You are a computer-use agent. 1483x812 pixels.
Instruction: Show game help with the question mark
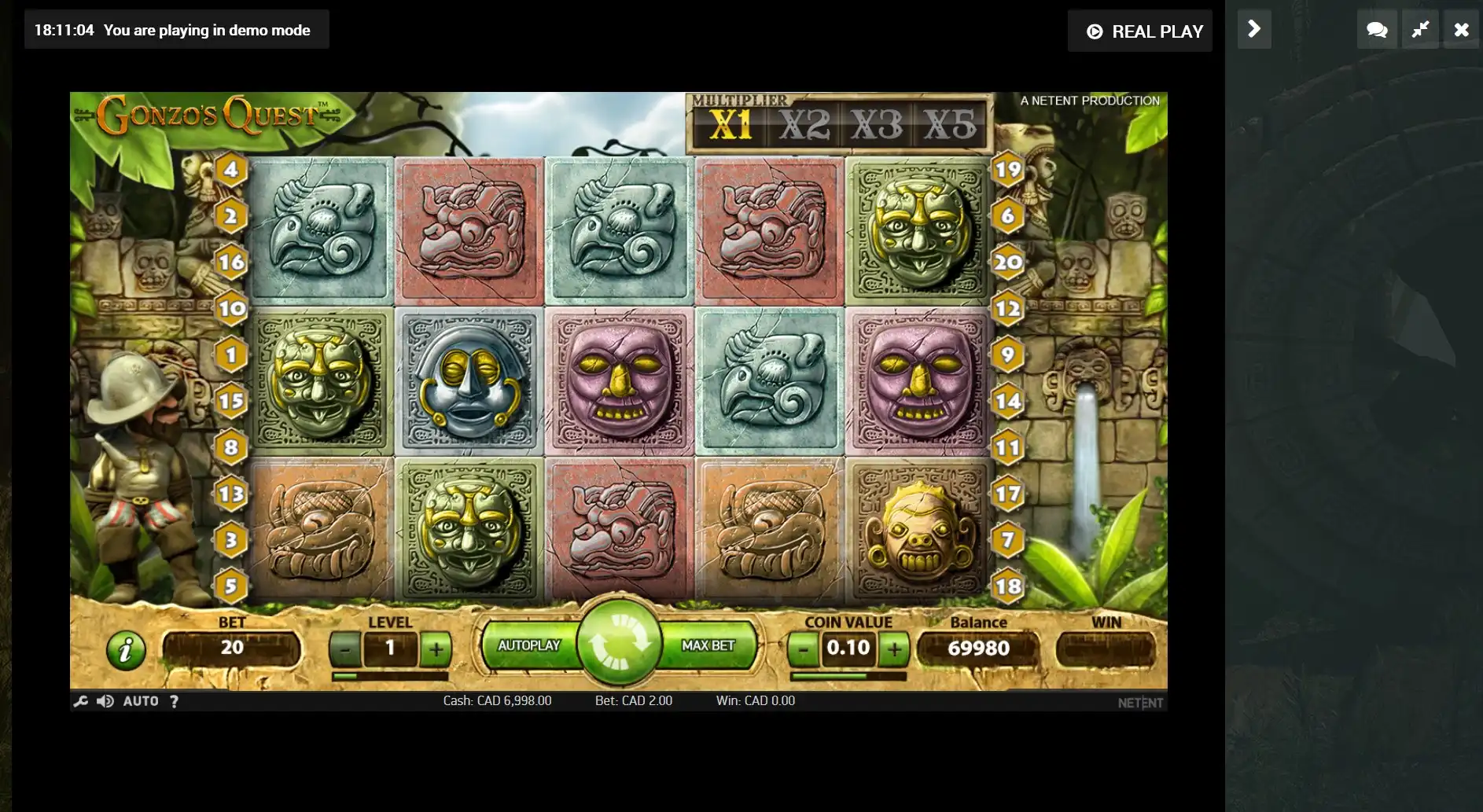tap(174, 701)
